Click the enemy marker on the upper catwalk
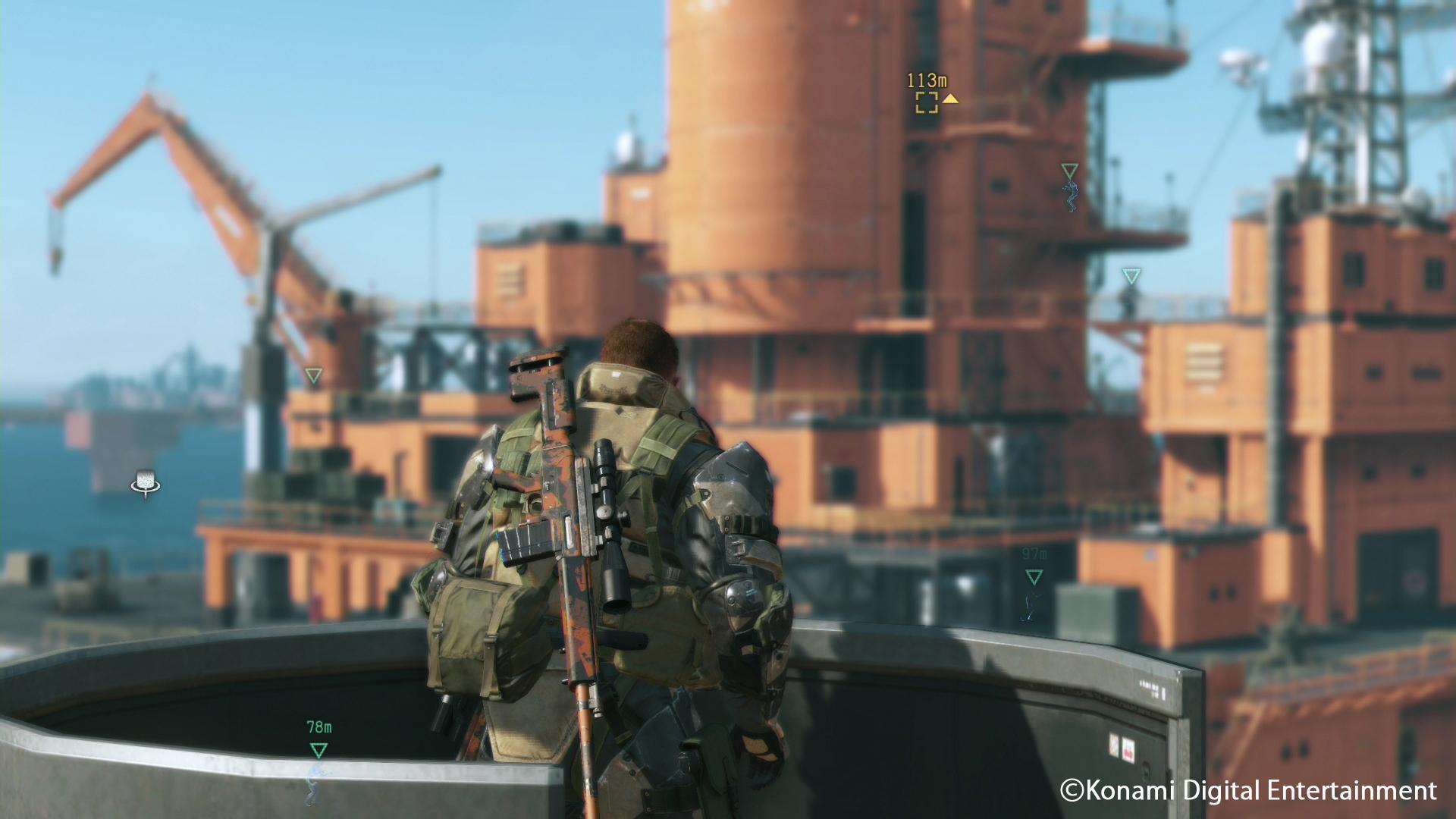Screen dimensions: 1456x819 click(x=1069, y=168)
